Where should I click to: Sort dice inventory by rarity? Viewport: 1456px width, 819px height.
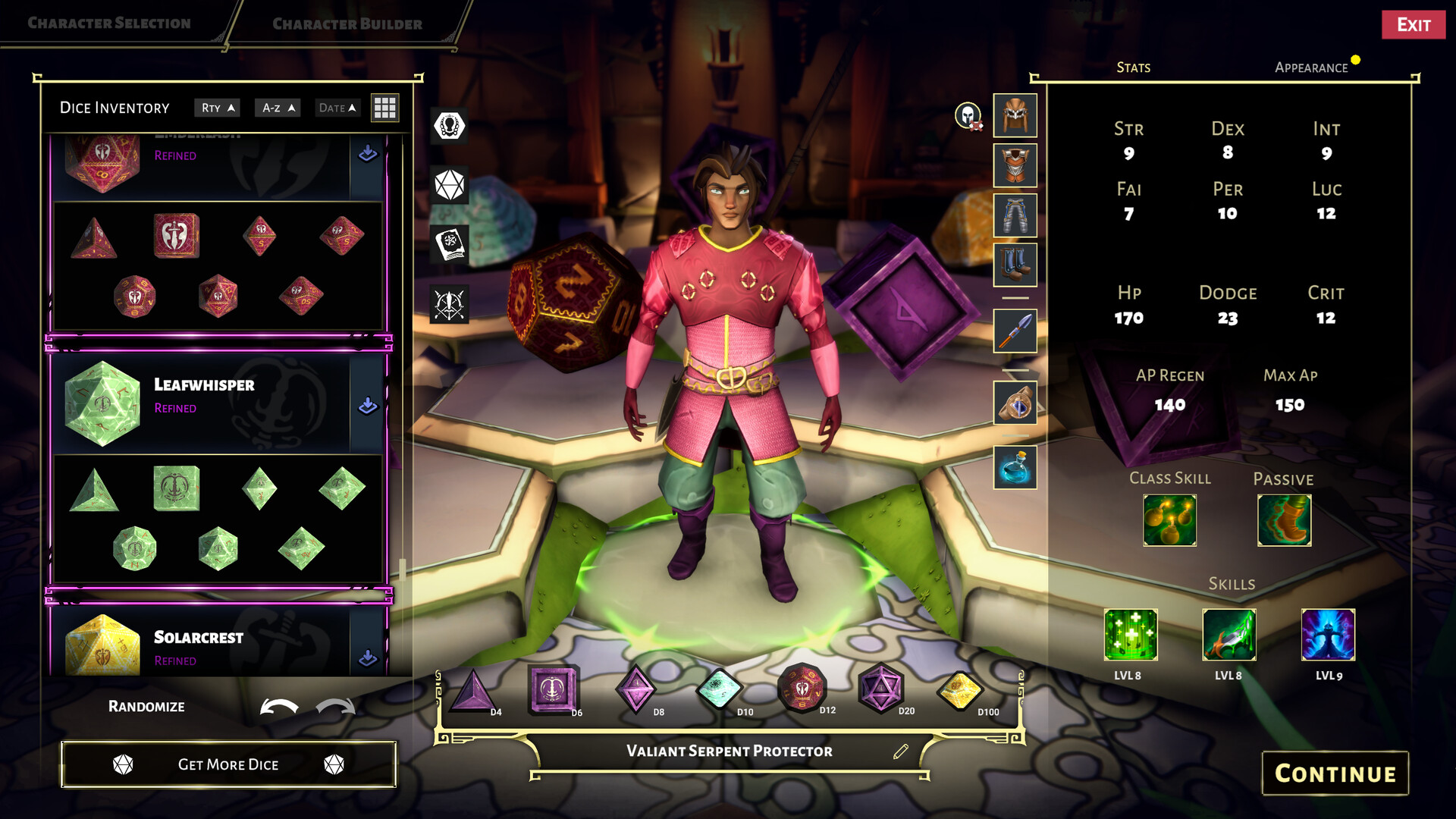[x=218, y=108]
